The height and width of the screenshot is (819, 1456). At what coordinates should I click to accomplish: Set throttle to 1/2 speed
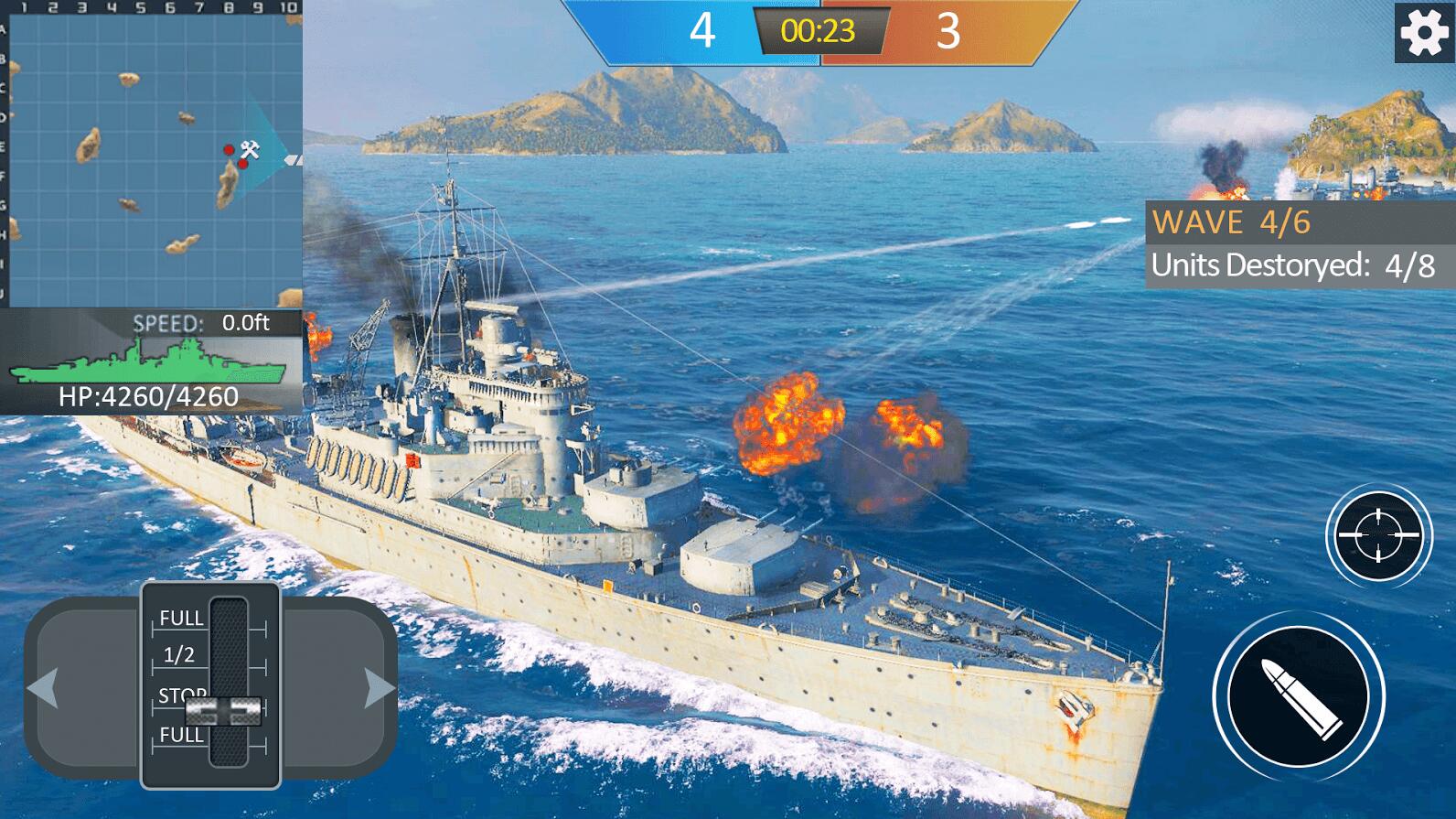click(x=179, y=655)
